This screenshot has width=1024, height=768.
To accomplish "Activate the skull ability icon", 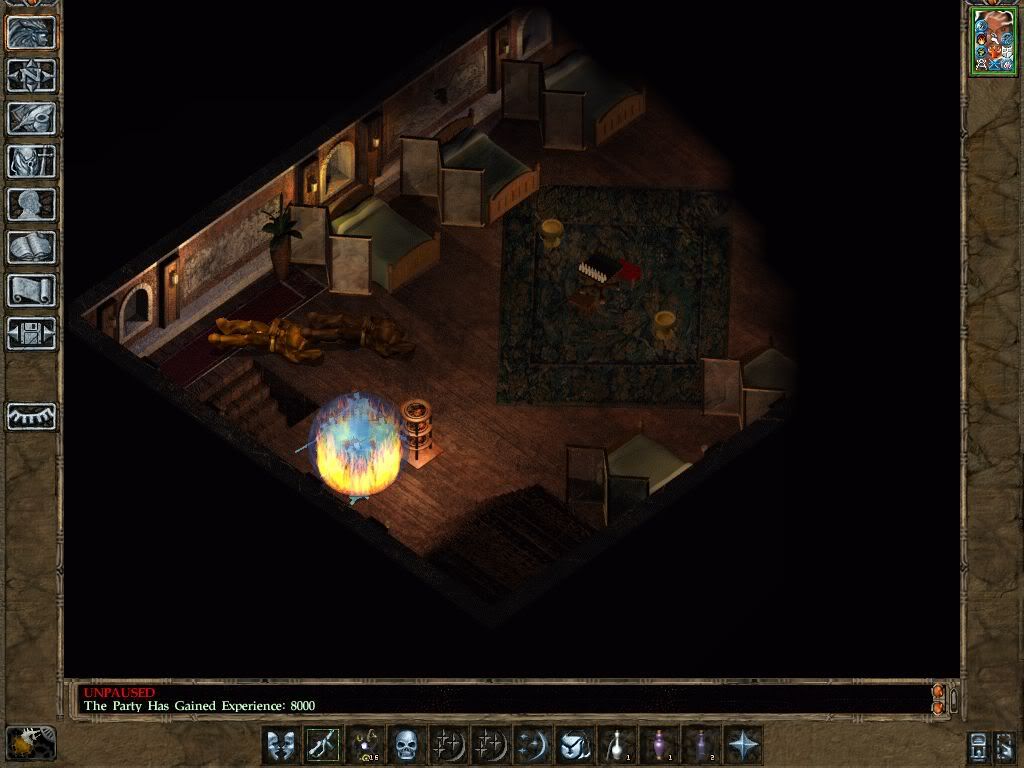I will (406, 745).
